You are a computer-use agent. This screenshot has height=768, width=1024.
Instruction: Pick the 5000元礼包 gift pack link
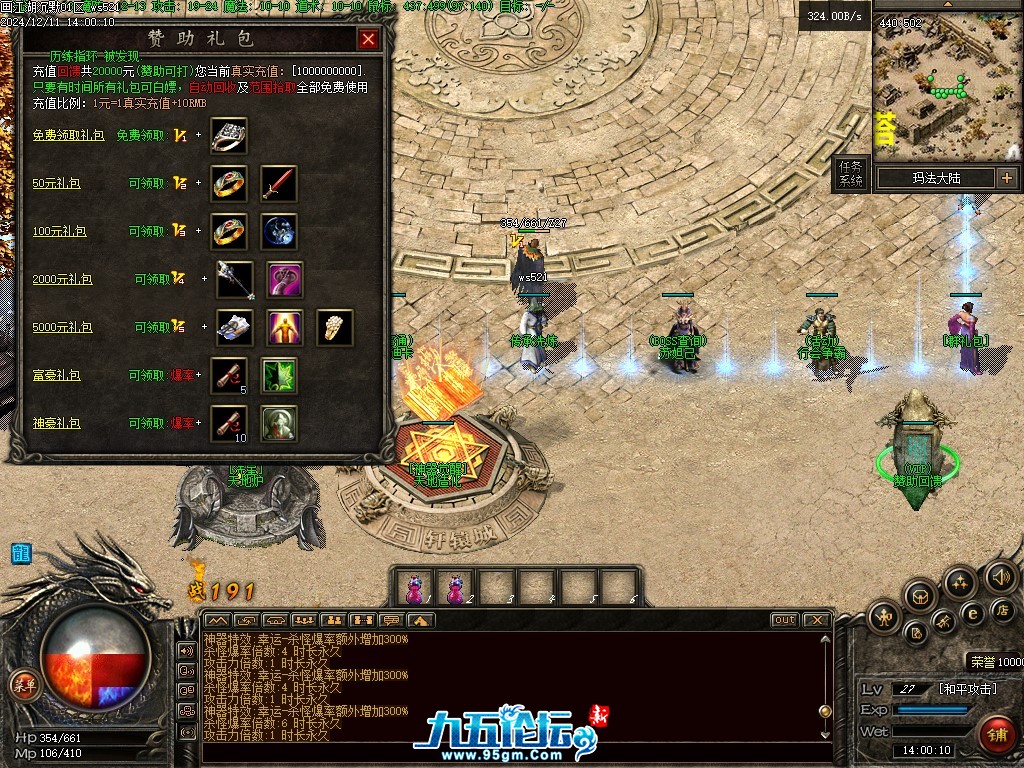tap(62, 327)
